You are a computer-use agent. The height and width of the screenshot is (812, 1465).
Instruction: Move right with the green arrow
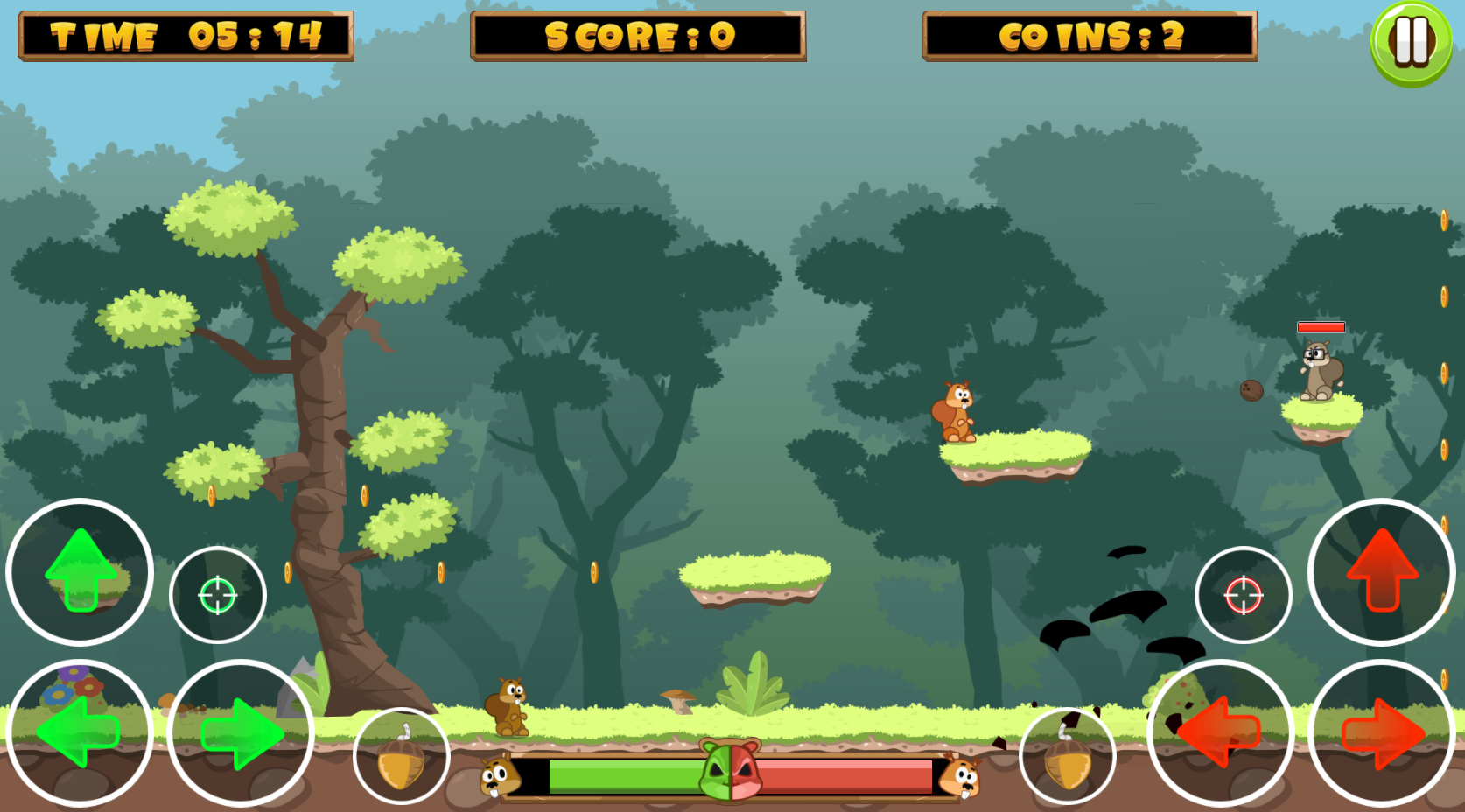(241, 732)
